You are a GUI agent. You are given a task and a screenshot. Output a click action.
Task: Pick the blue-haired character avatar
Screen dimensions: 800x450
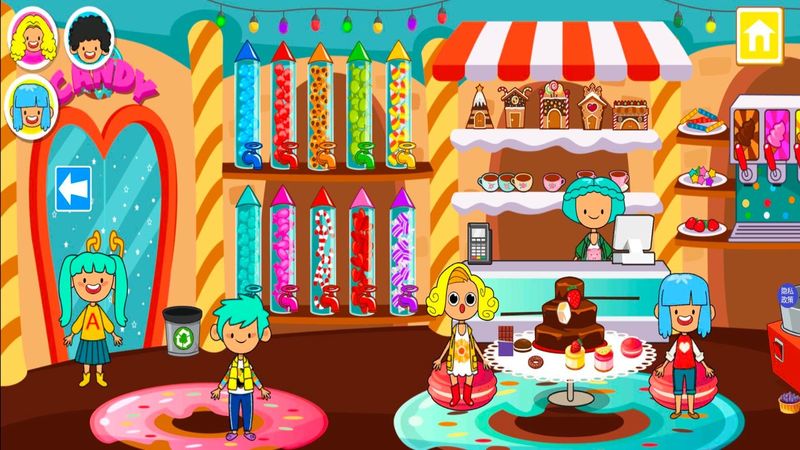pyautogui.click(x=29, y=102)
